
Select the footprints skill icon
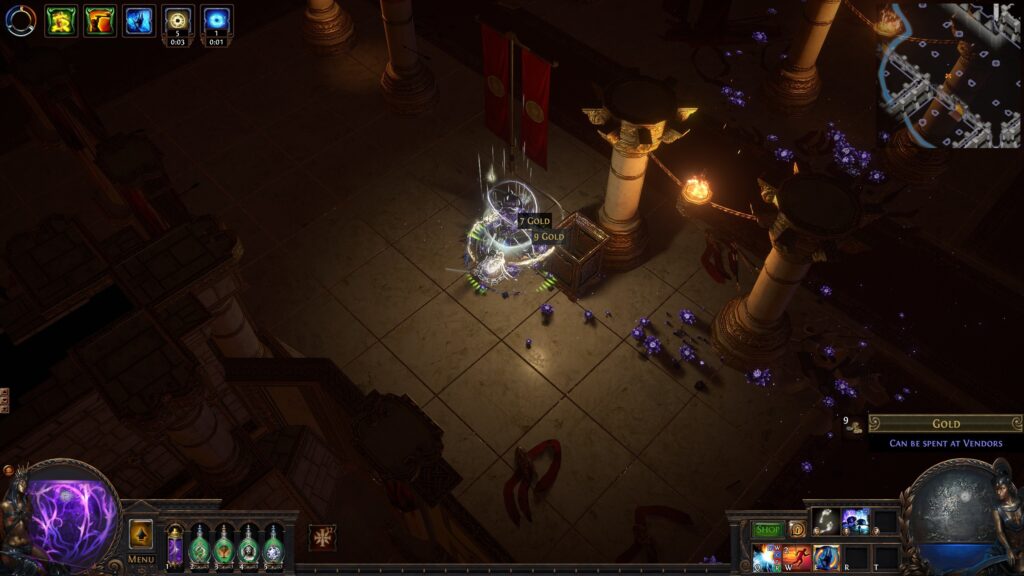tap(825, 520)
